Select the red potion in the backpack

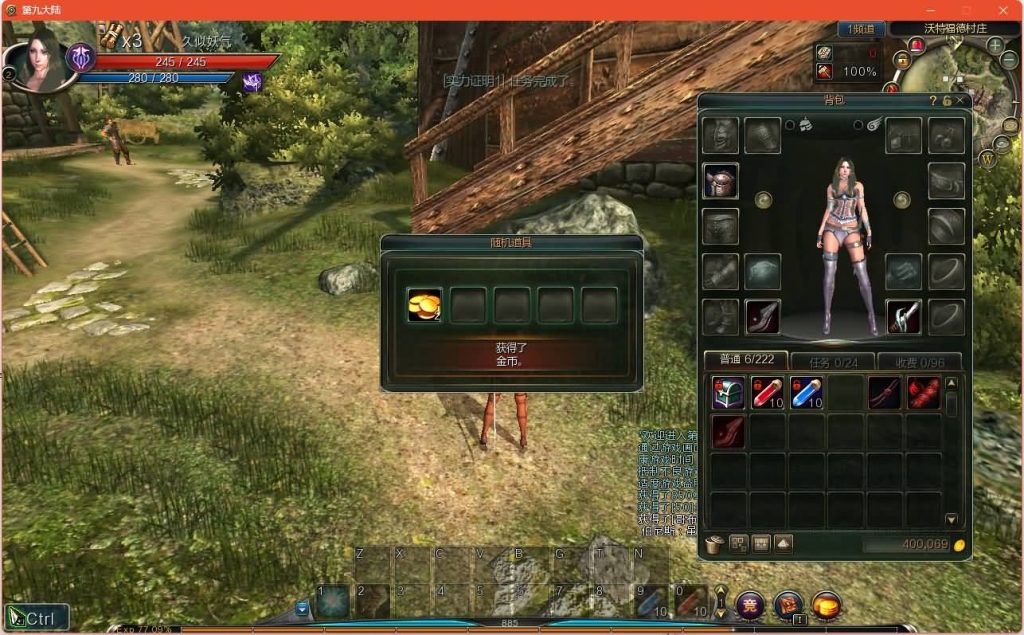(767, 392)
